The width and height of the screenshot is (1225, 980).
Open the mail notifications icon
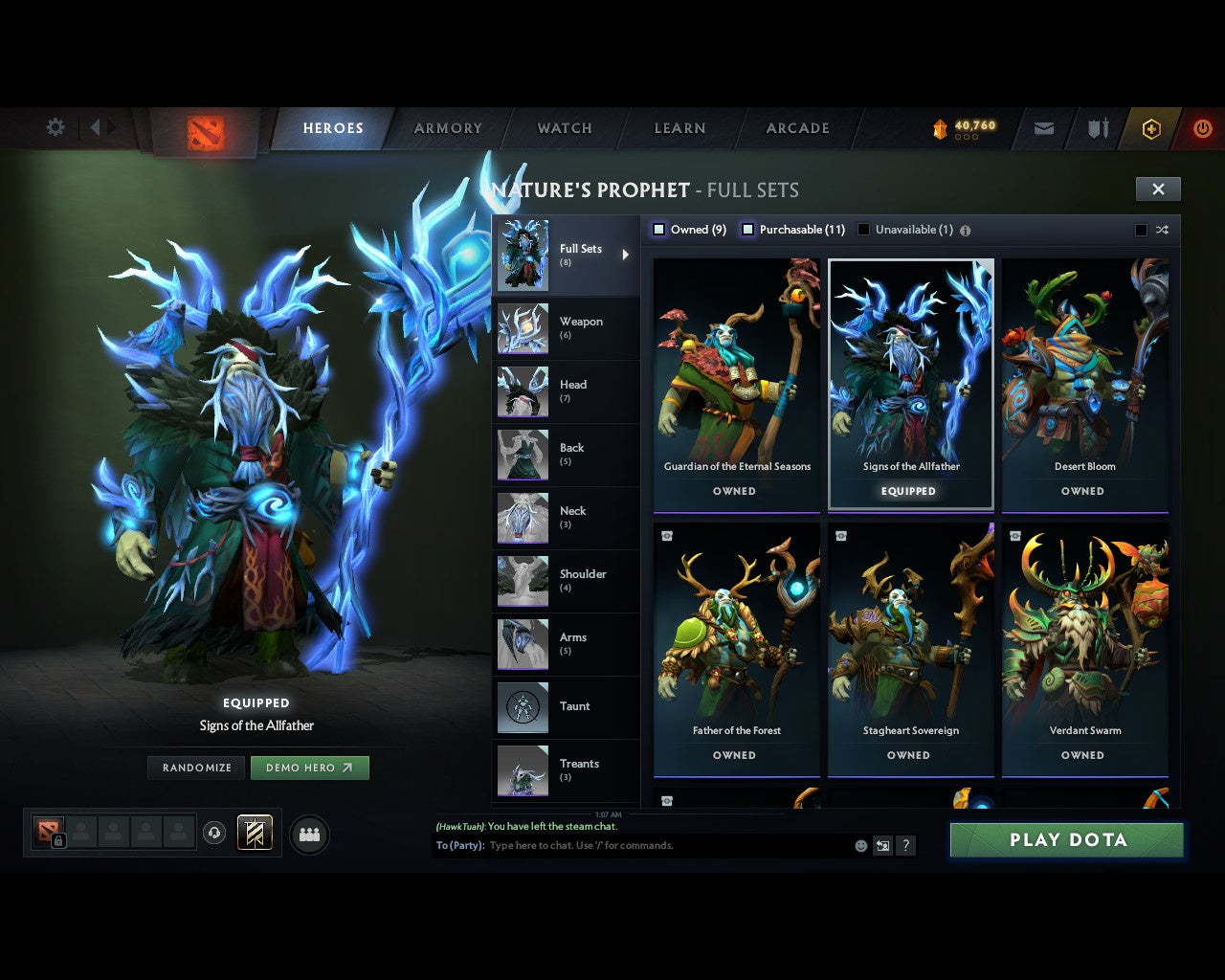click(1043, 127)
